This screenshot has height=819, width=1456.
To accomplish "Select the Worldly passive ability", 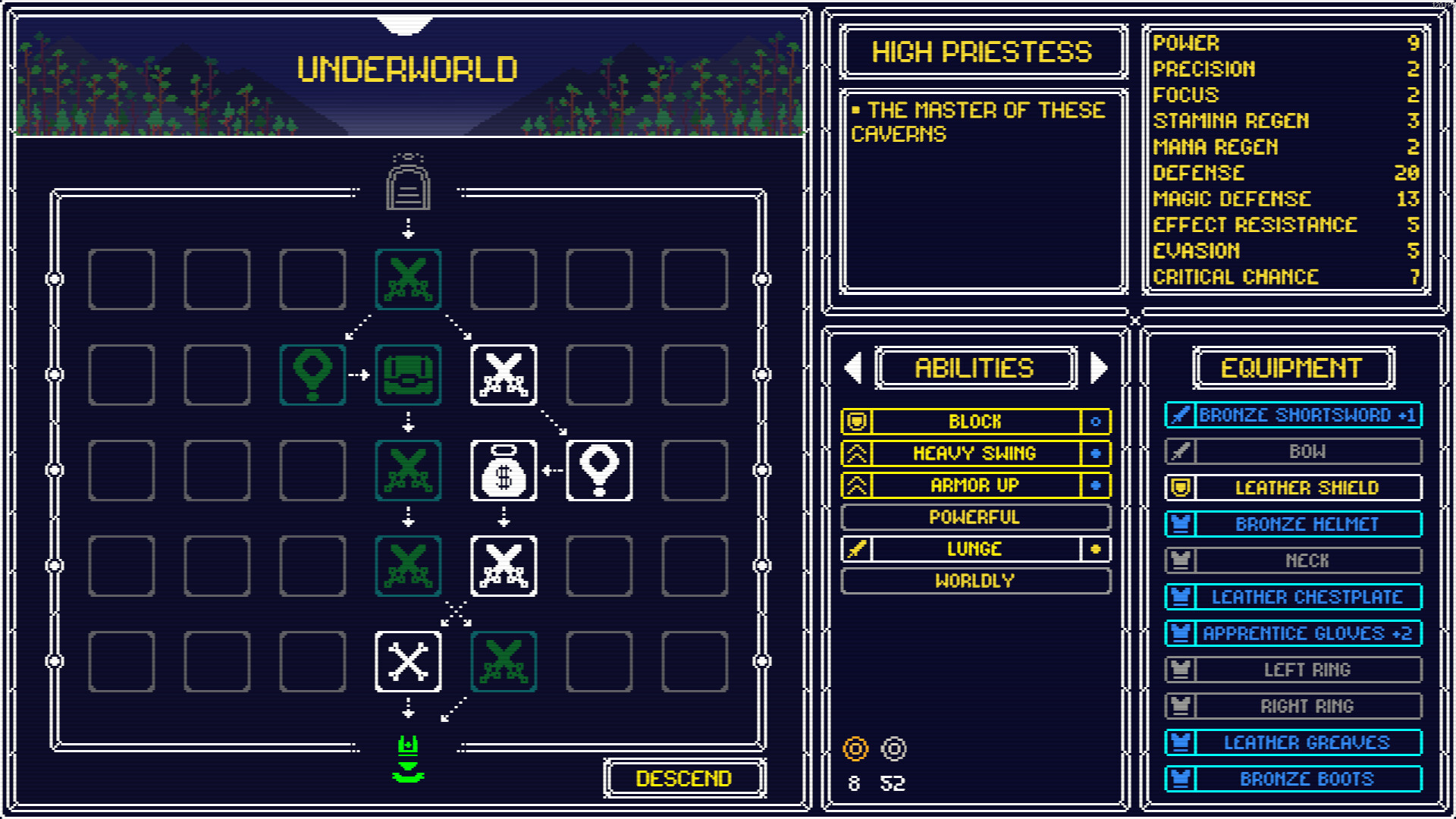I will [x=975, y=581].
